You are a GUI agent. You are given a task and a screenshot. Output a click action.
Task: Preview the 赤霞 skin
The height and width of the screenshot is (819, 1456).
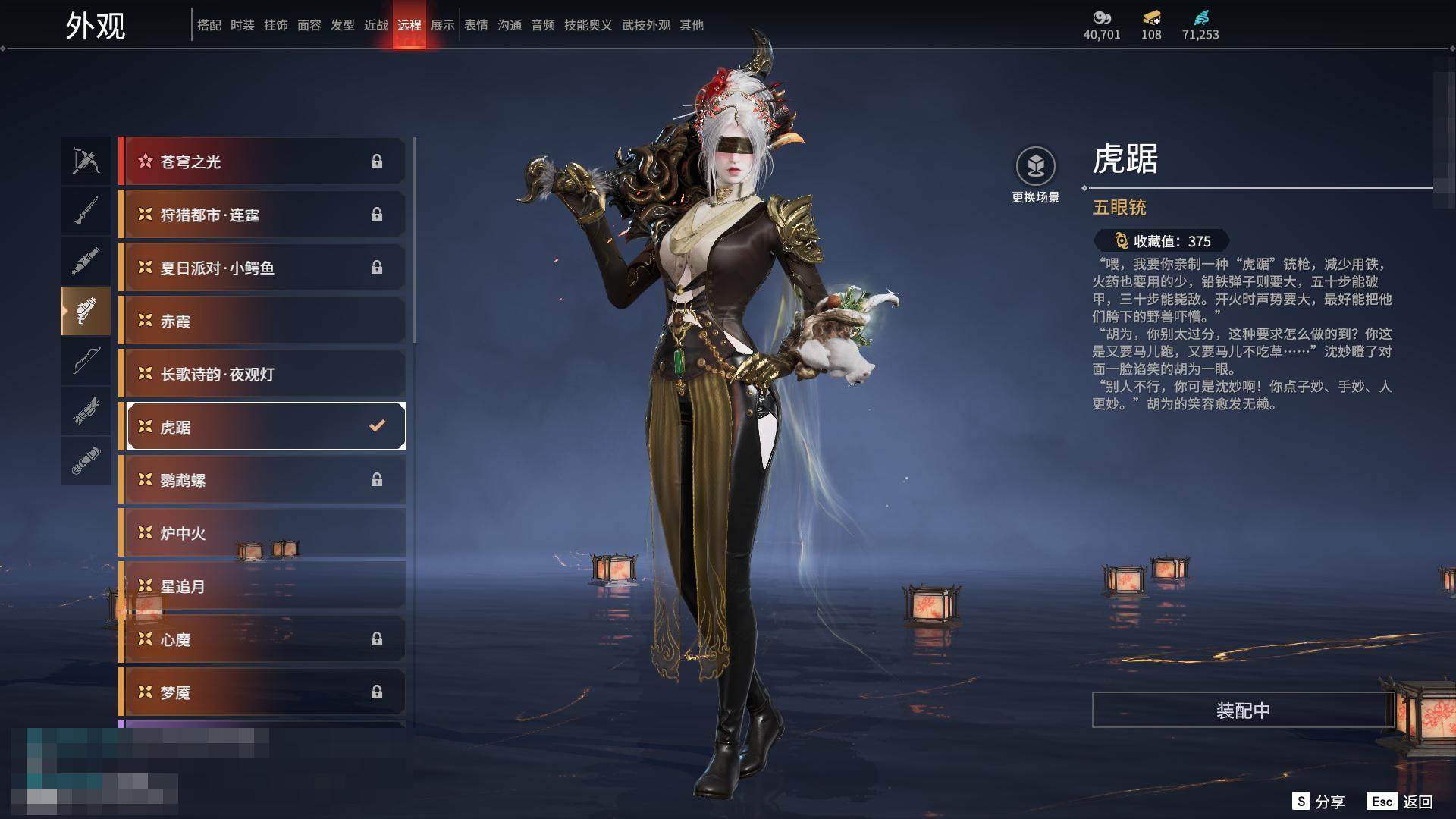point(262,321)
